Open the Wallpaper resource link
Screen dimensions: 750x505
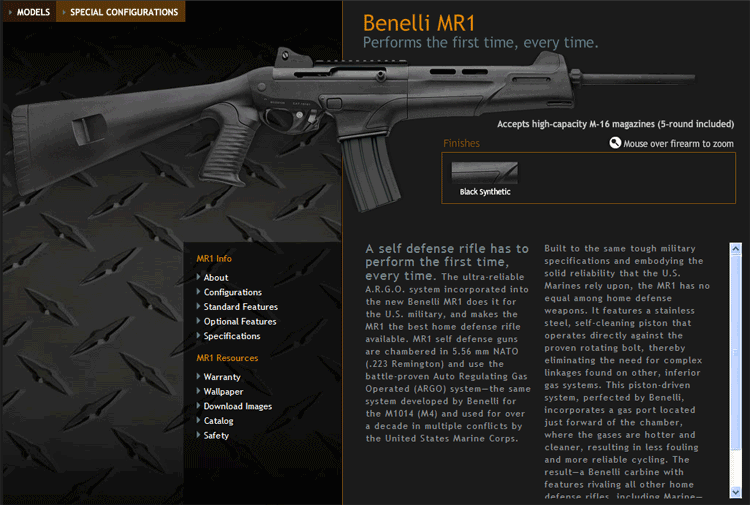(x=224, y=392)
